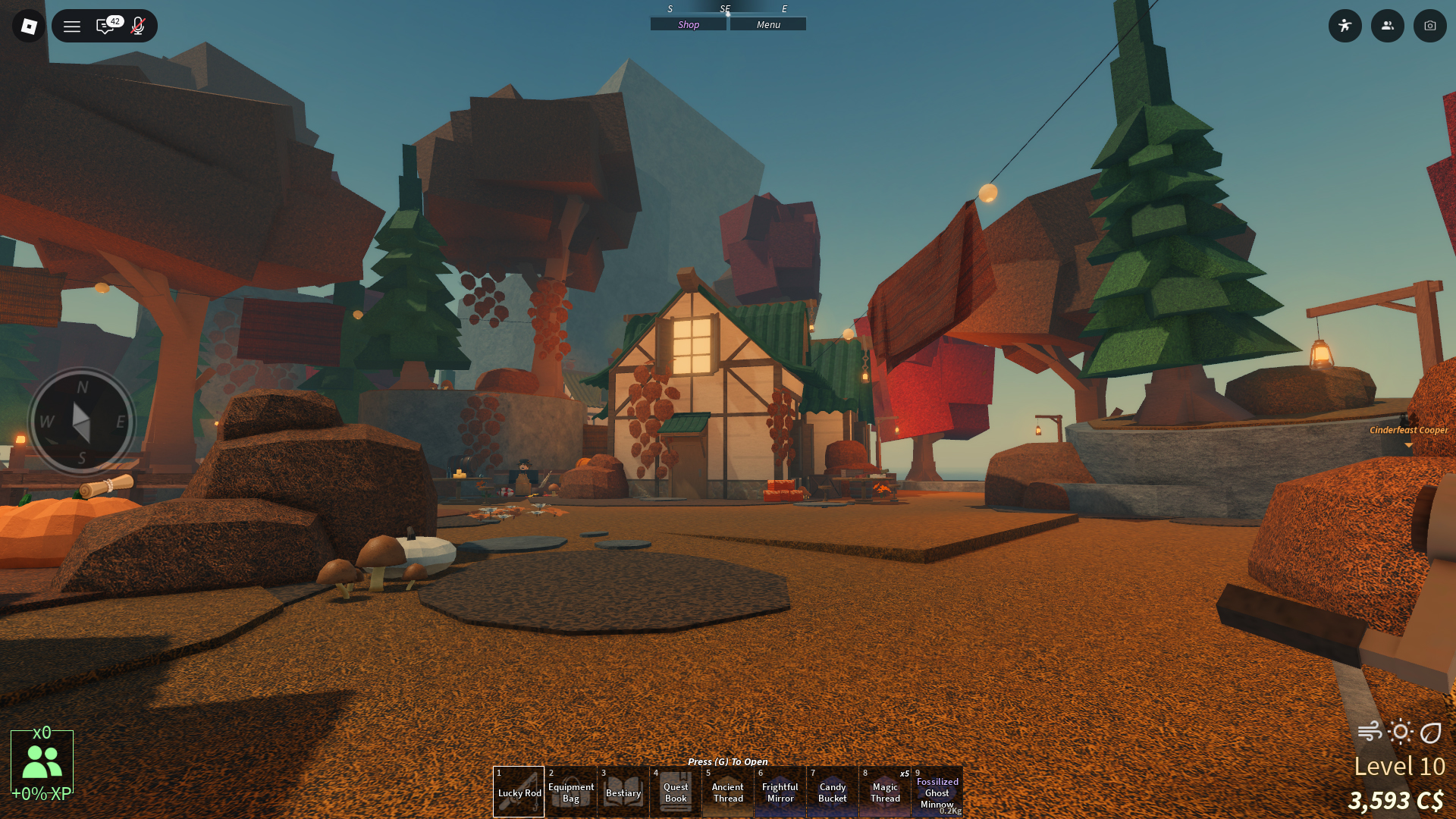Click the Roblox logo top left
Image resolution: width=1456 pixels, height=819 pixels.
coord(28,26)
